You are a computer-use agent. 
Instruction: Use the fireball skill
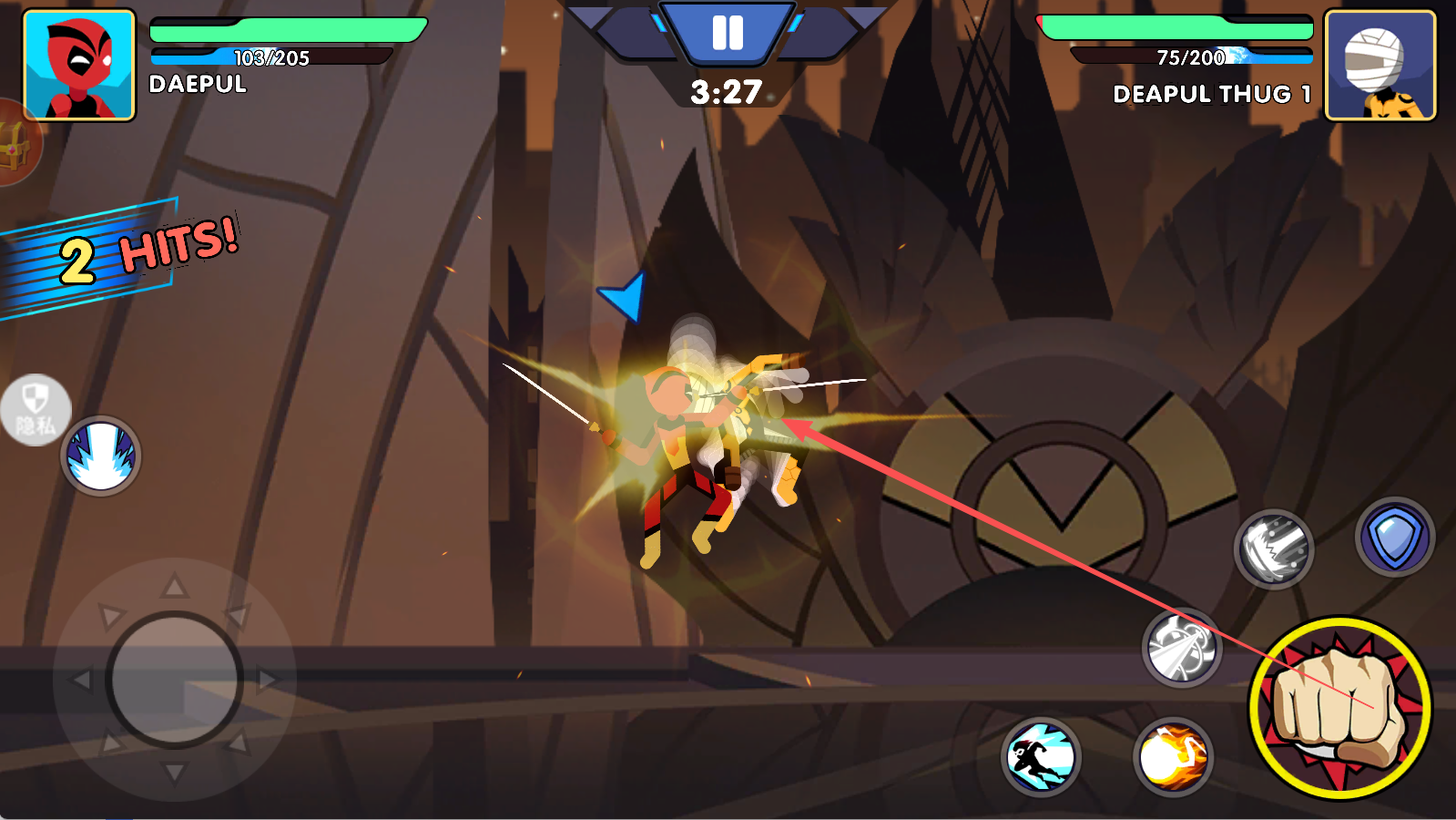pos(1173,756)
